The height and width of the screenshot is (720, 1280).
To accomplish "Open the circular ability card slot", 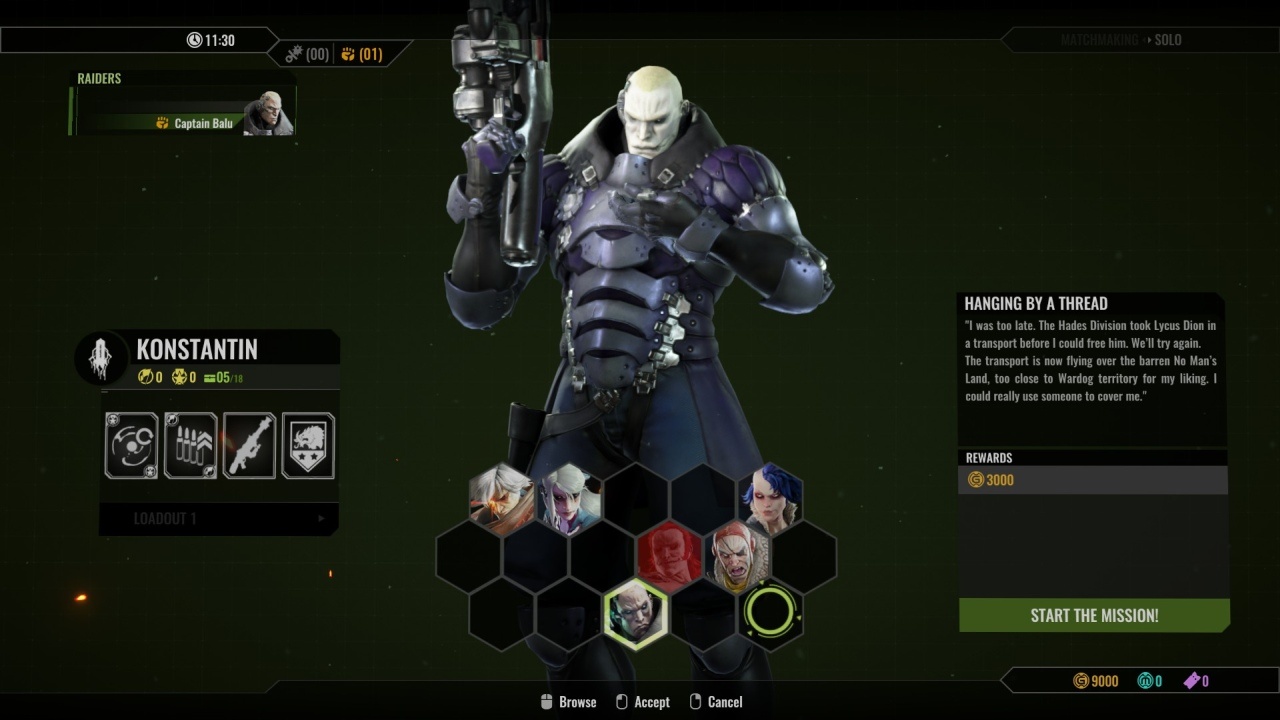I will [x=132, y=445].
